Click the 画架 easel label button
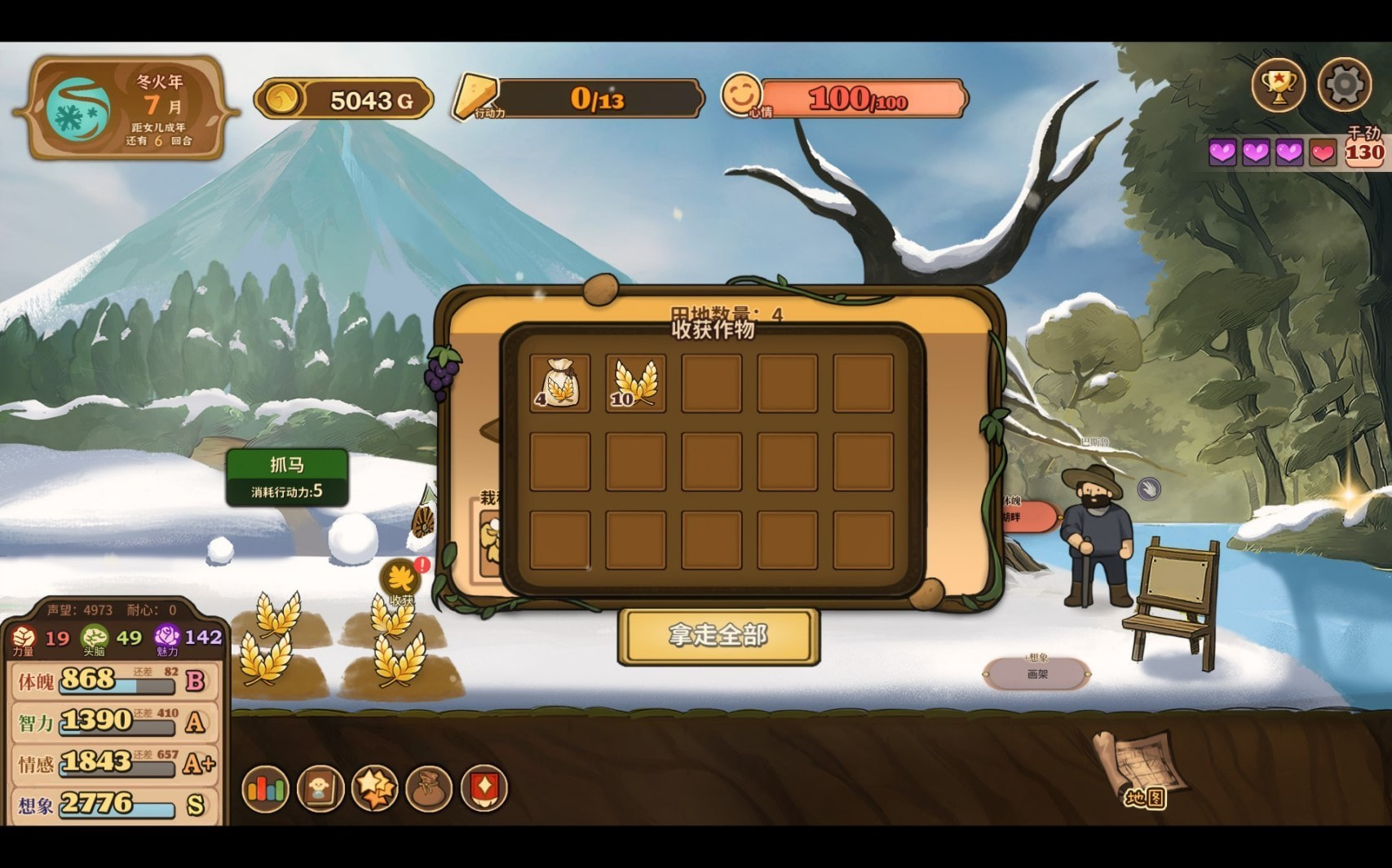The width and height of the screenshot is (1392, 868). pos(1037,673)
